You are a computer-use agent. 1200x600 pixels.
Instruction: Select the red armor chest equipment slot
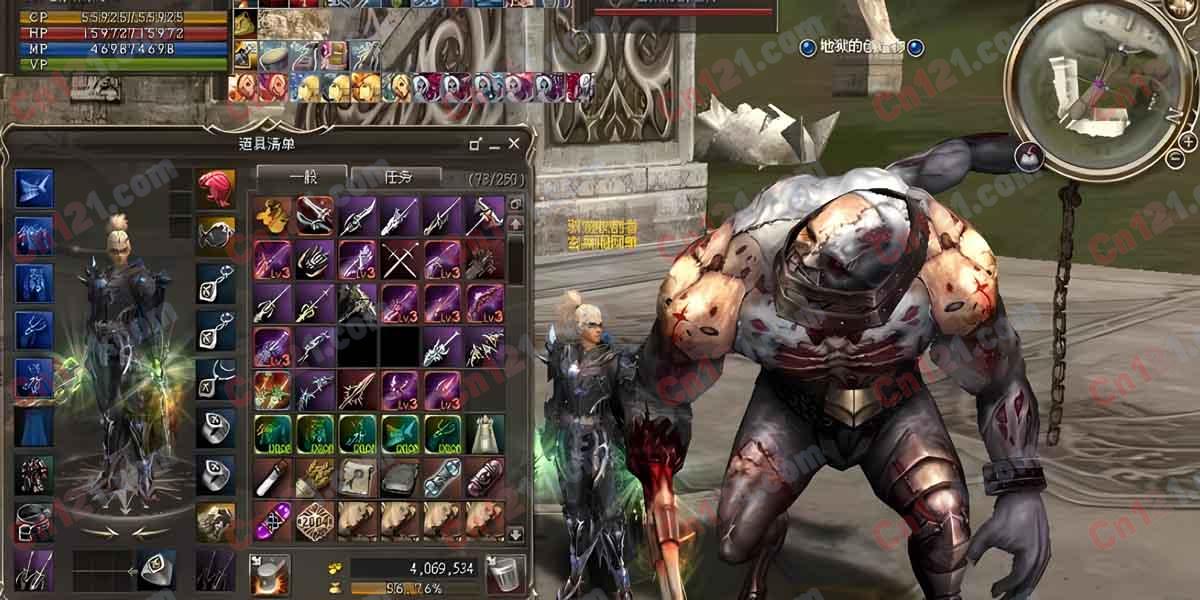(x=34, y=474)
